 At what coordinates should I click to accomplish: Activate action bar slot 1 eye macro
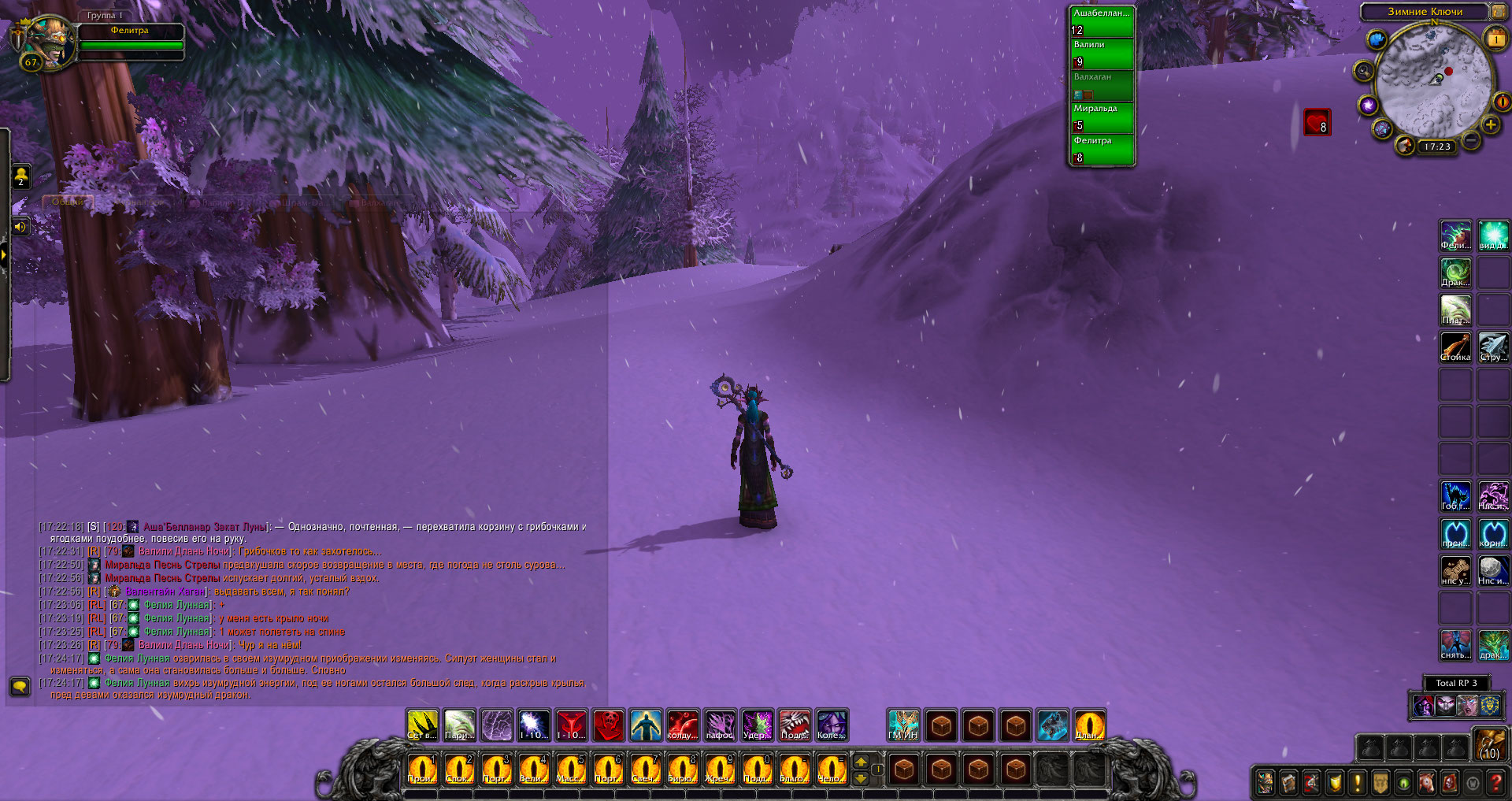(x=421, y=769)
